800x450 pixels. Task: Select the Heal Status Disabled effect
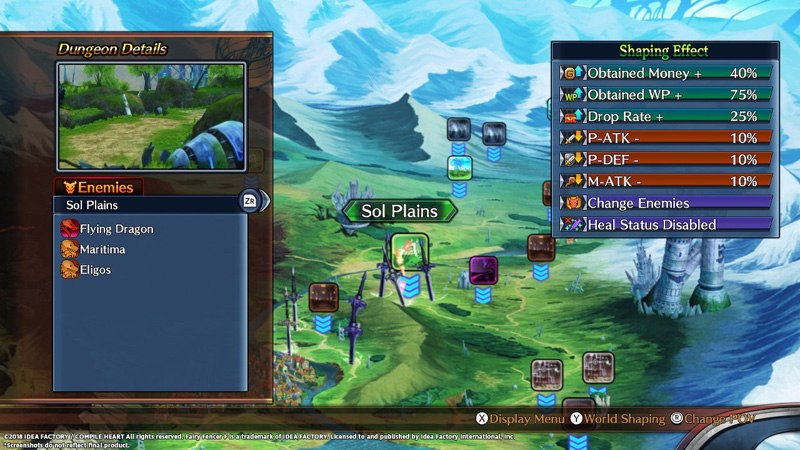tap(665, 225)
